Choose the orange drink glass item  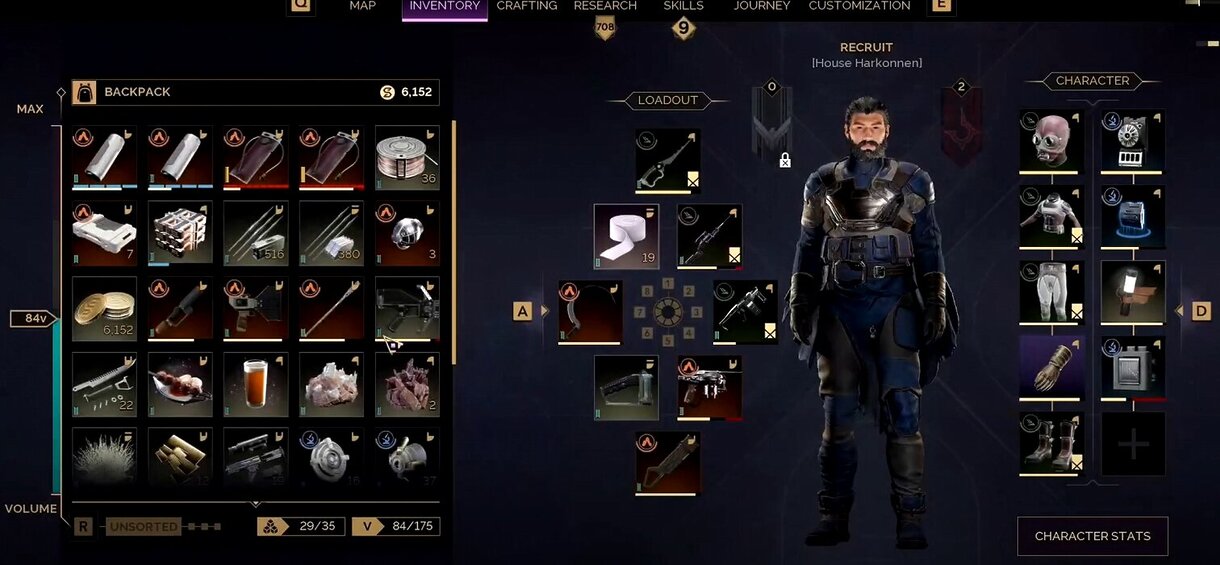256,385
